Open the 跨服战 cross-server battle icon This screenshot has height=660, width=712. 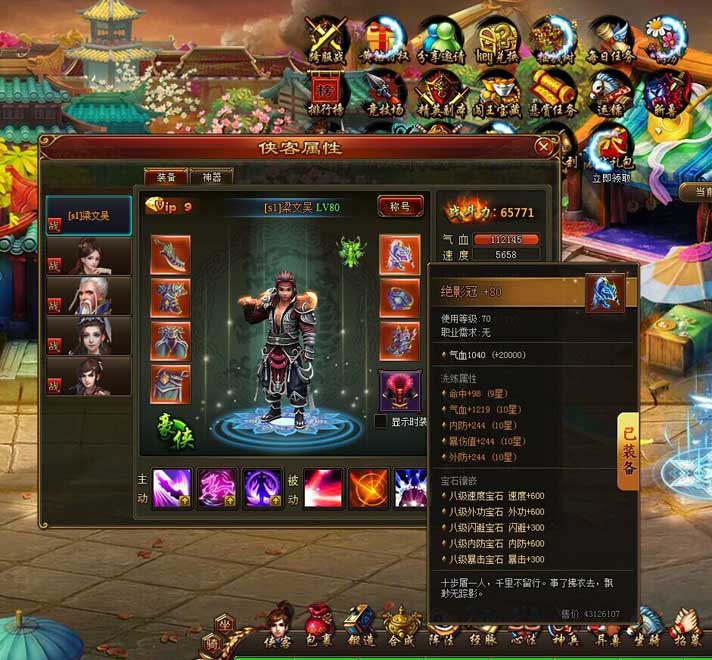click(x=327, y=42)
